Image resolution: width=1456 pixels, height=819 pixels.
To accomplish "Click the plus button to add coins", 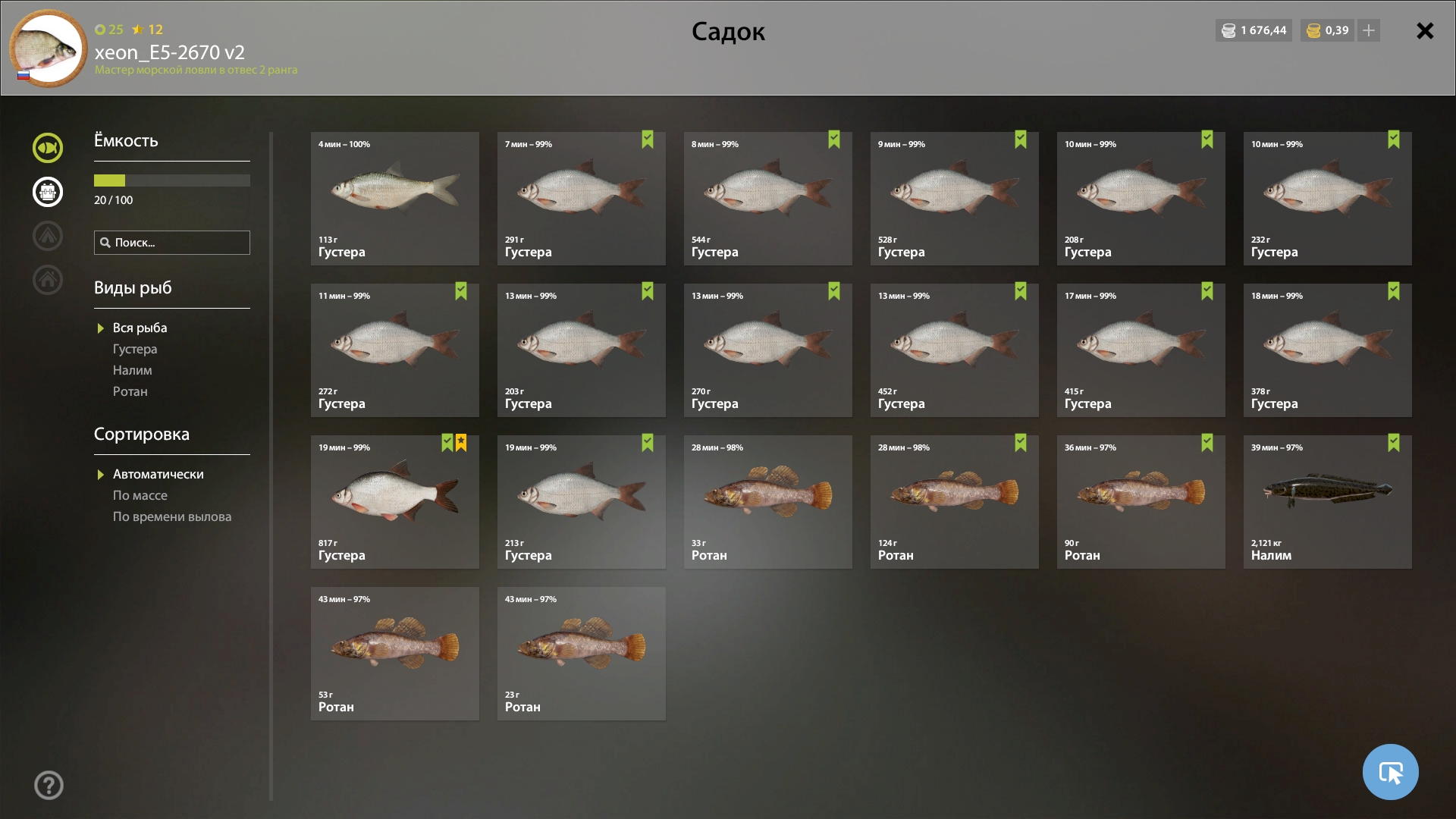I will point(1369,31).
